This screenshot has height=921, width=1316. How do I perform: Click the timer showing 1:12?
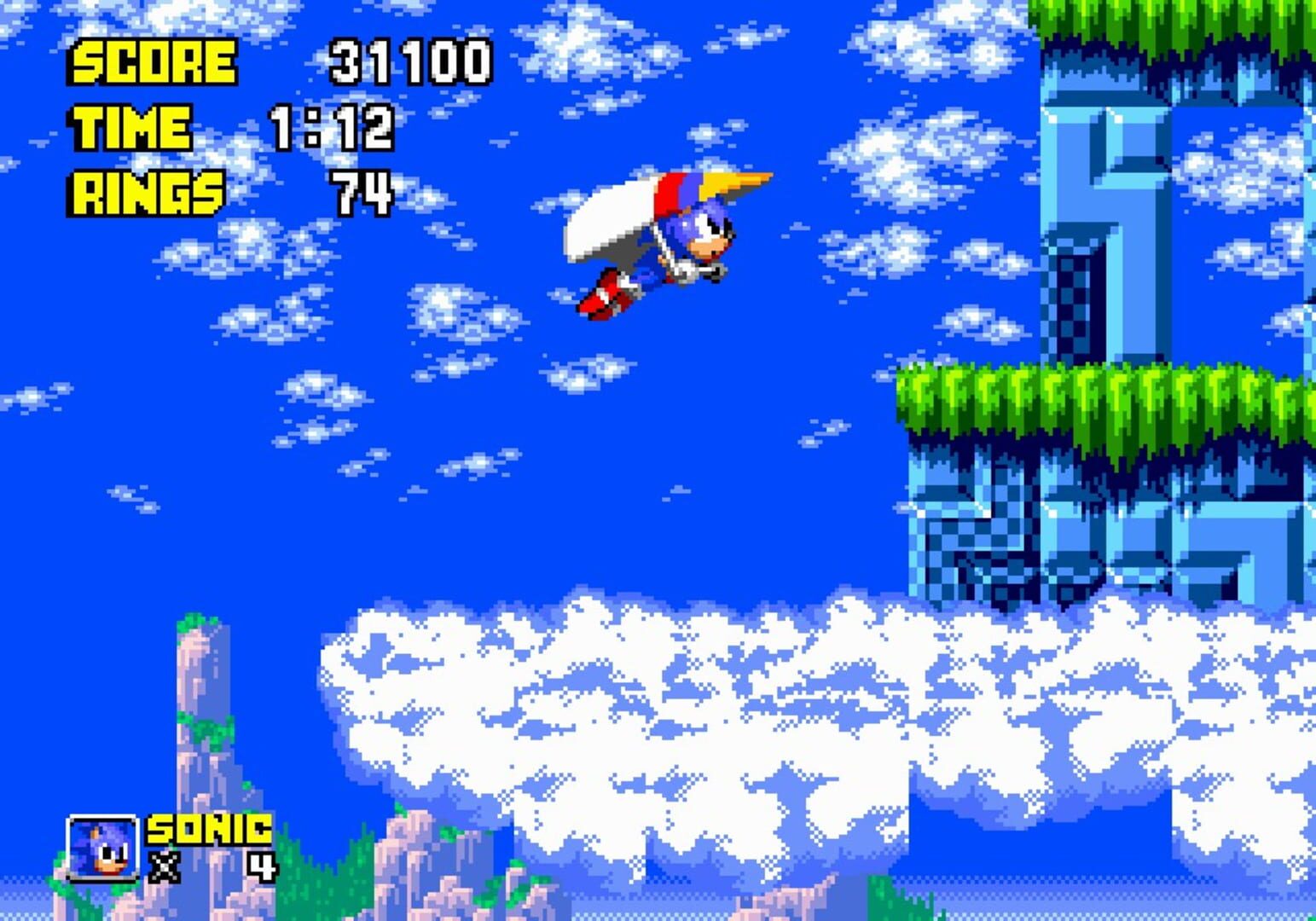point(333,126)
